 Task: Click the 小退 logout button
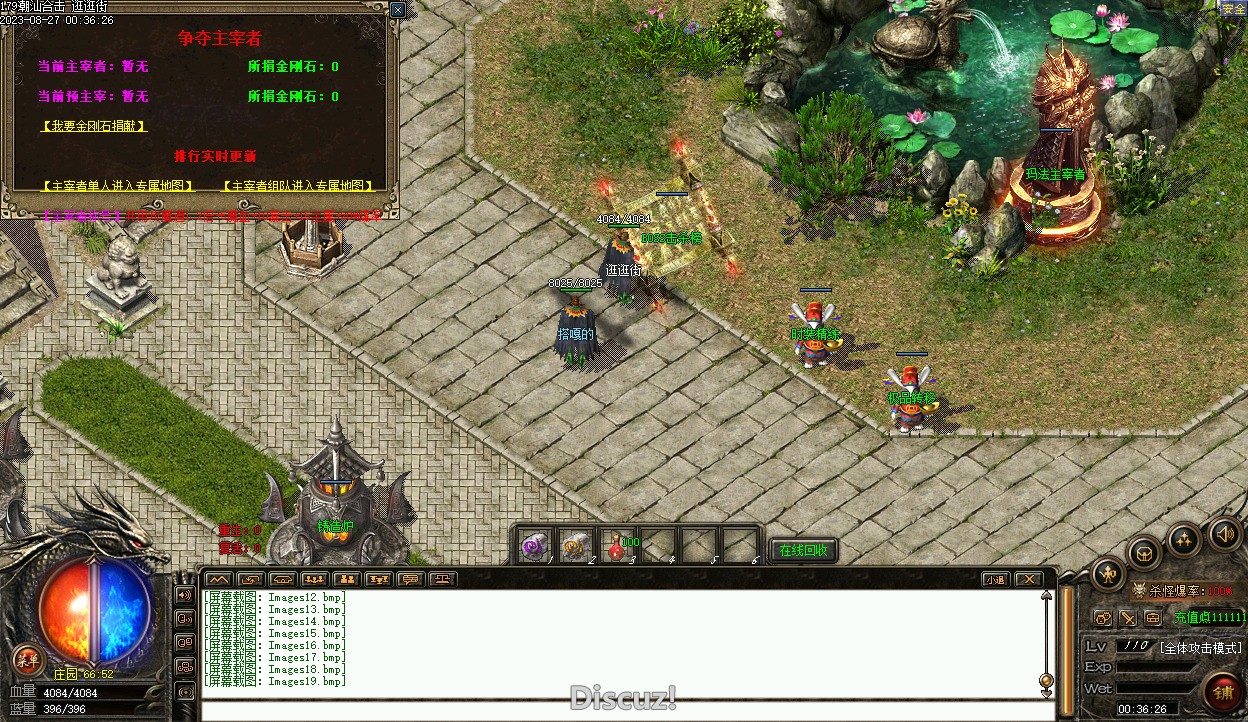pyautogui.click(x=995, y=579)
